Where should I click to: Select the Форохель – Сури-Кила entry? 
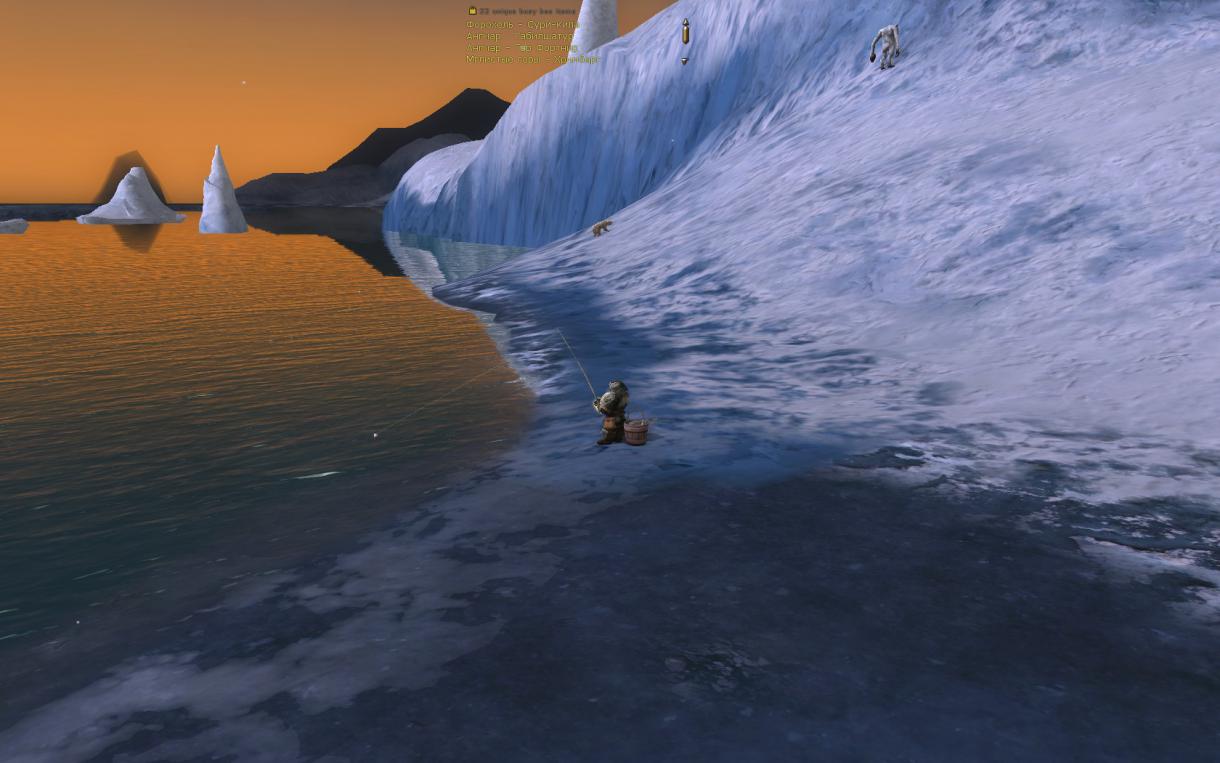point(522,24)
